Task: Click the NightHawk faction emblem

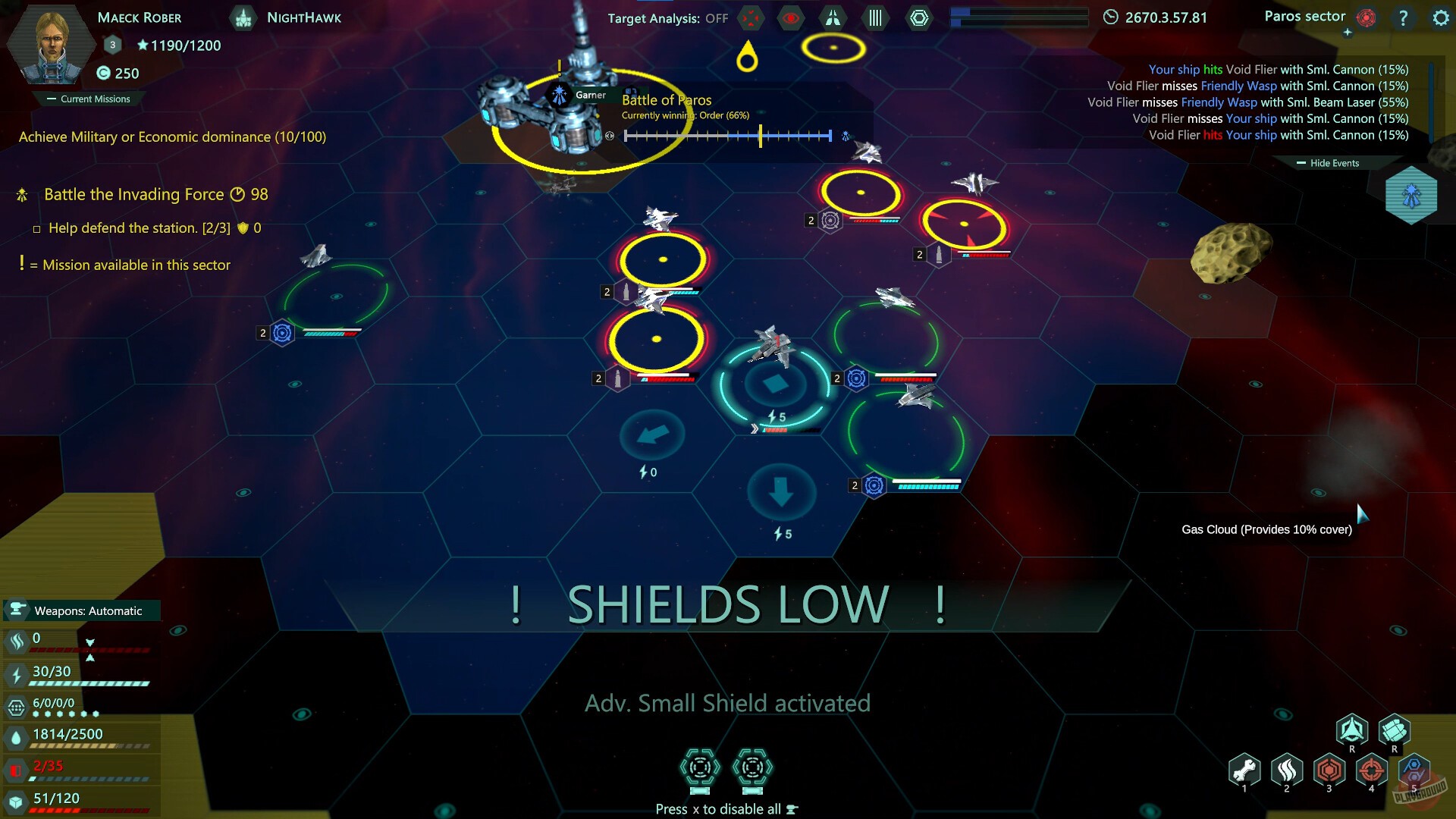Action: 243,17
